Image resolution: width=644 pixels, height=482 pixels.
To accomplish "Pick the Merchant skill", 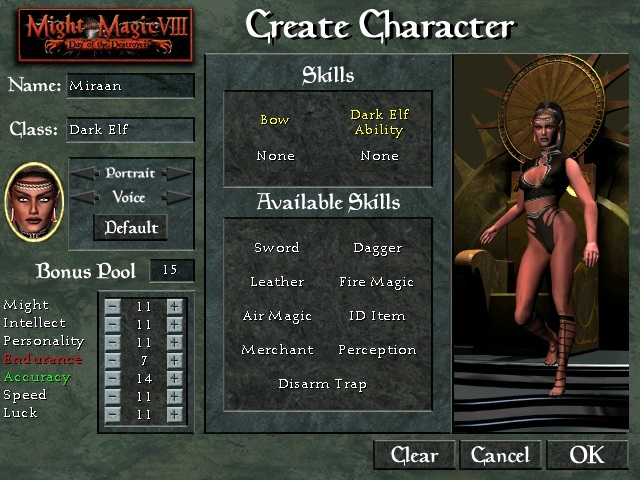I will [x=276, y=350].
